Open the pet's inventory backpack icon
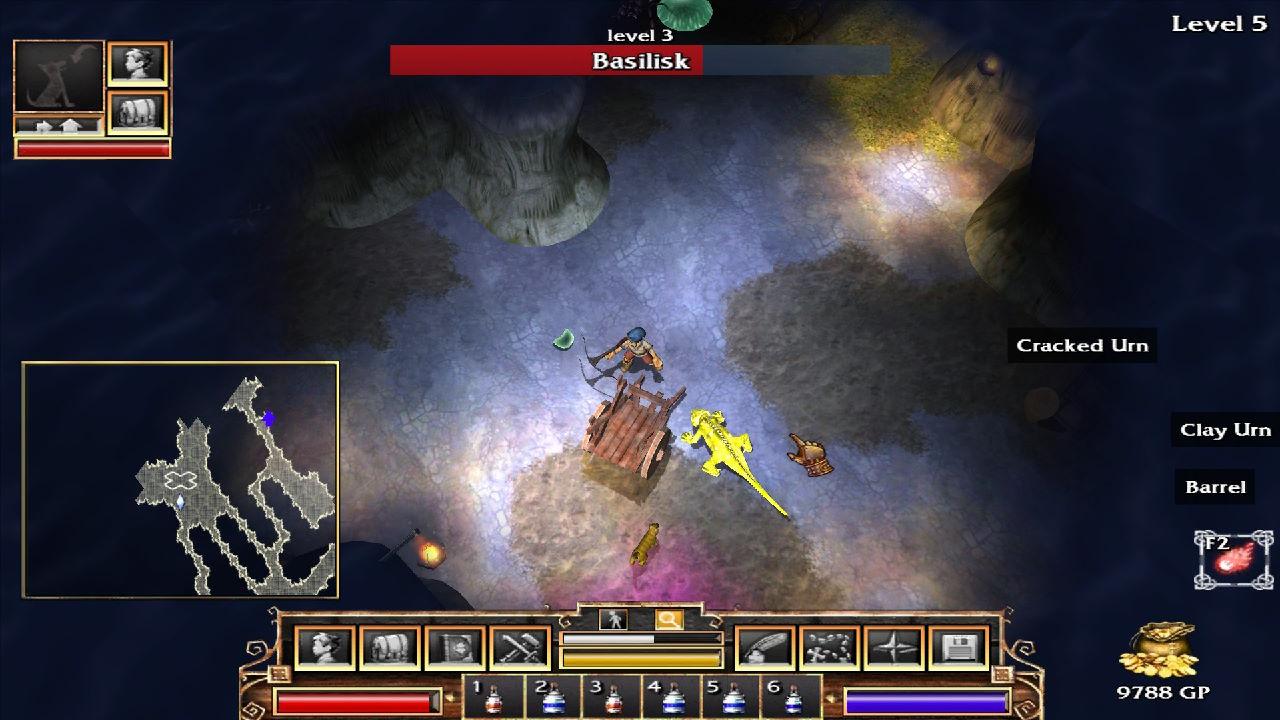 pos(137,112)
